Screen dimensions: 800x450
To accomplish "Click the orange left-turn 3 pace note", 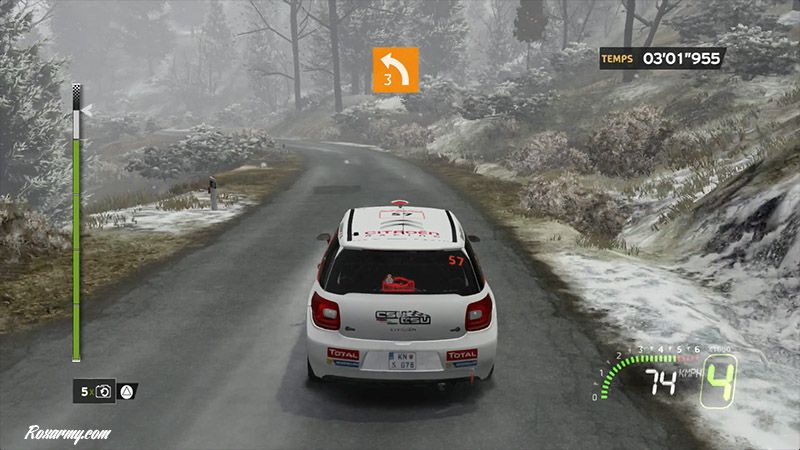I will [395, 70].
